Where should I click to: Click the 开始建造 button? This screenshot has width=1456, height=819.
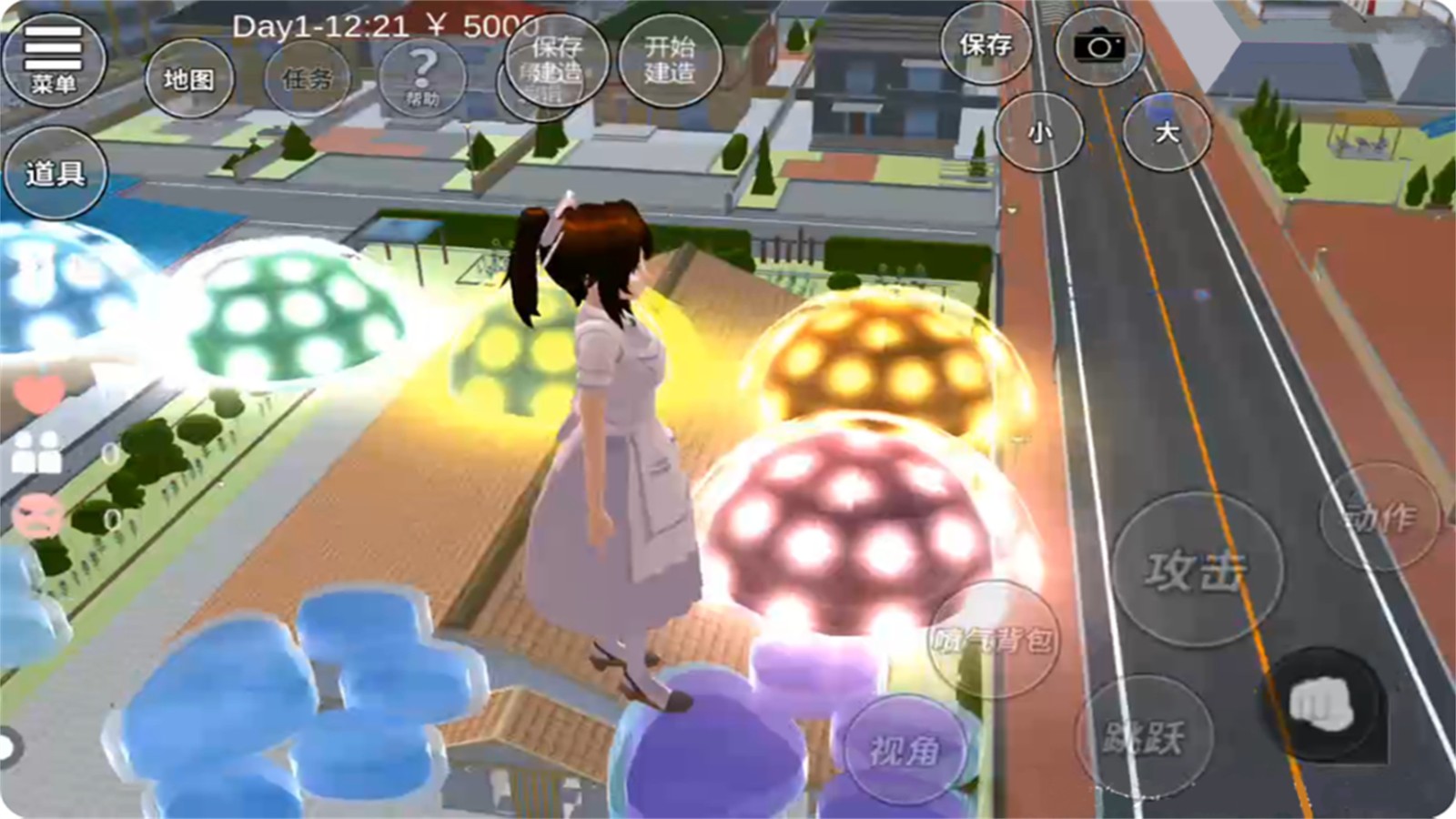pyautogui.click(x=670, y=60)
